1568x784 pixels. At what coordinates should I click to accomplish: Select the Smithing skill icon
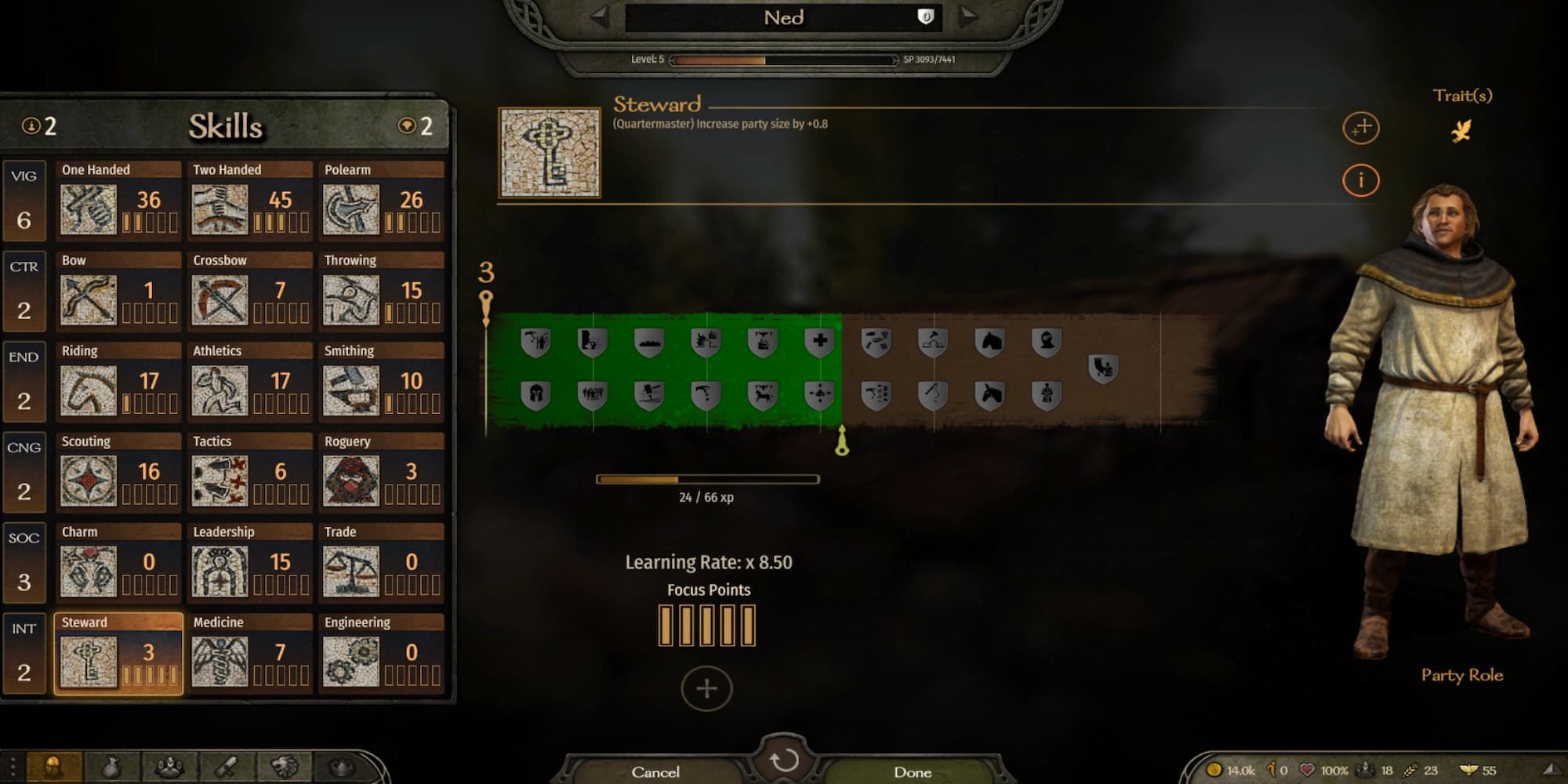(350, 390)
